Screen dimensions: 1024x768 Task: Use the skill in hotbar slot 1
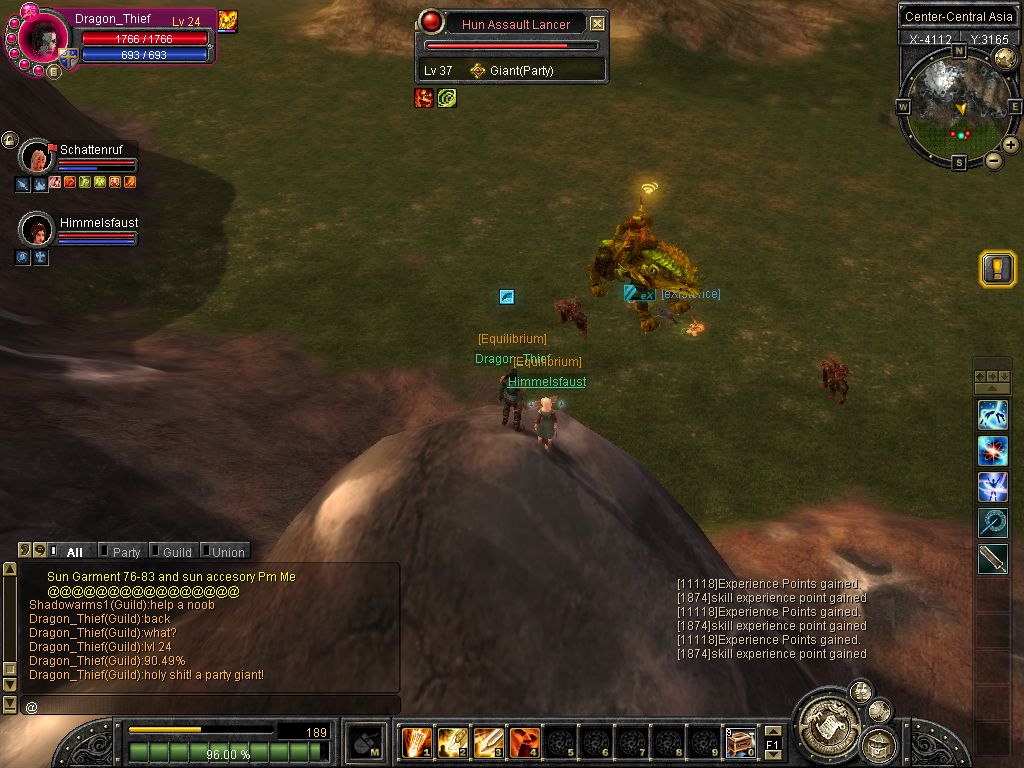pyautogui.click(x=415, y=742)
